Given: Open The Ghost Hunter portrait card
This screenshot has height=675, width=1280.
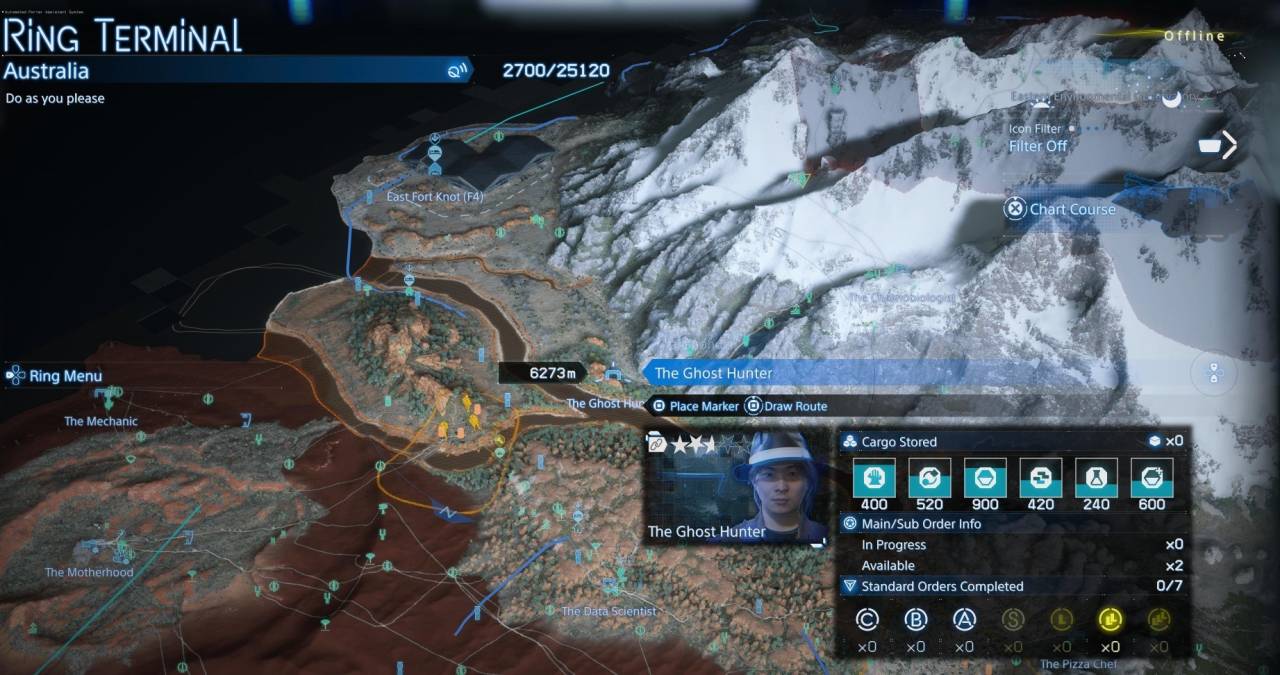Looking at the screenshot, I should click(x=738, y=488).
